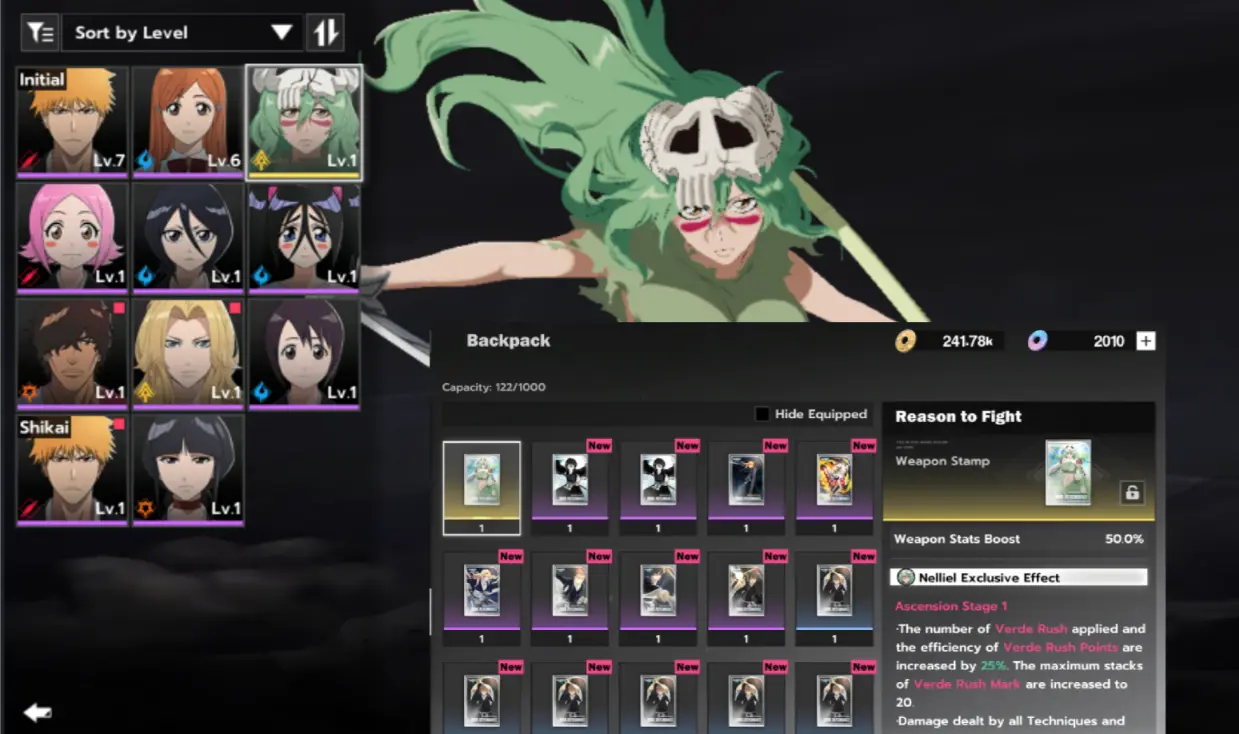This screenshot has width=1239, height=734.
Task: Go back with the arrow button
Action: click(38, 712)
